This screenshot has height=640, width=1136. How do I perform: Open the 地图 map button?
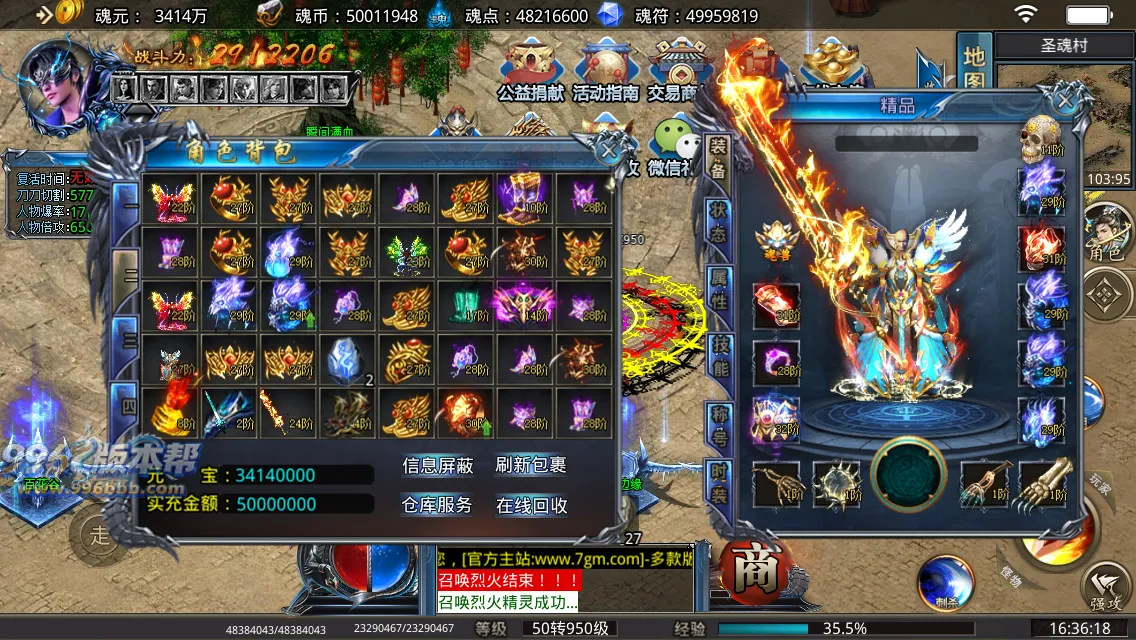coord(974,67)
